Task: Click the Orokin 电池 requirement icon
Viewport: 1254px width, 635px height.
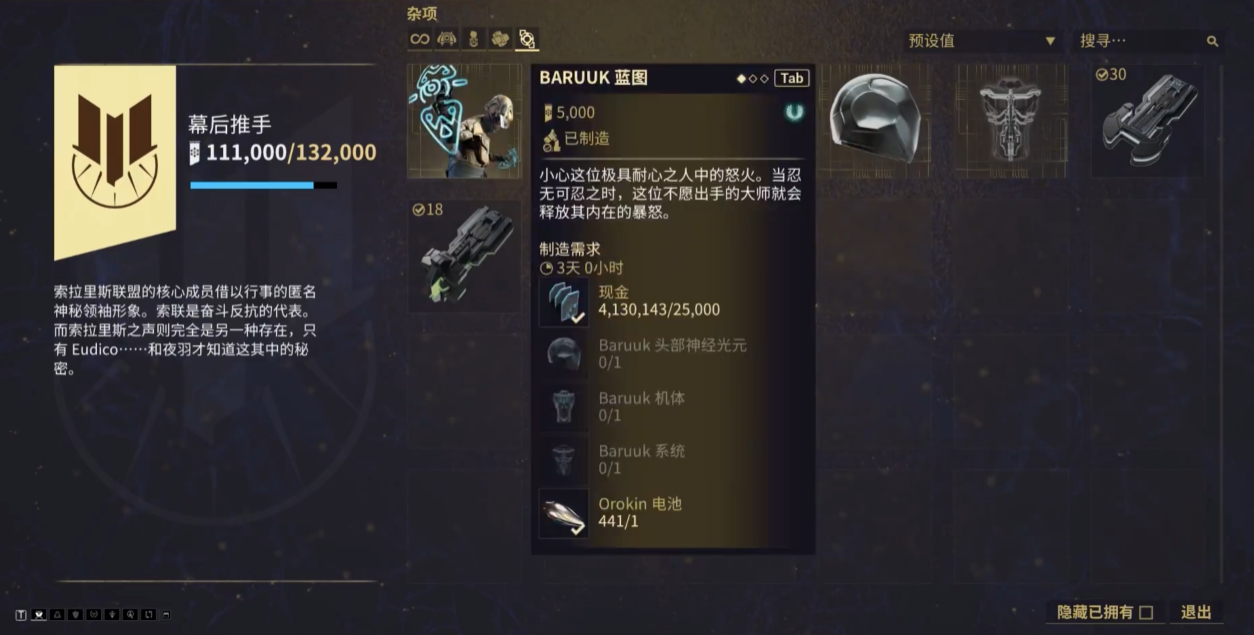Action: tap(563, 513)
